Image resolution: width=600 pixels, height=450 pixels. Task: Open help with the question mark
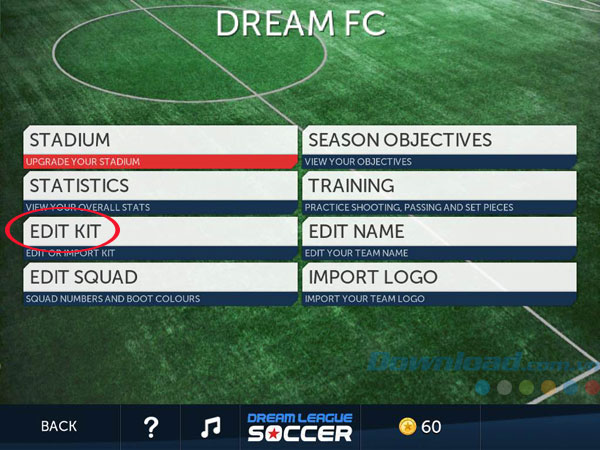click(x=151, y=427)
